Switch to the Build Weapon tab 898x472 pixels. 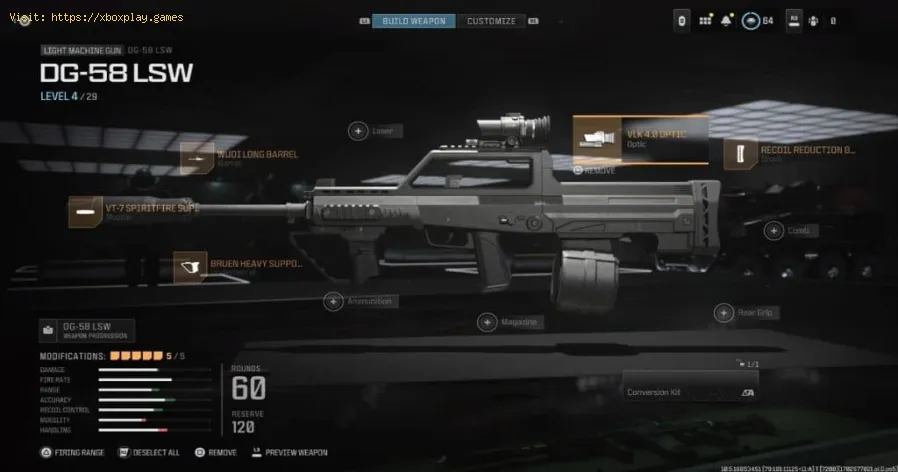tap(414, 21)
